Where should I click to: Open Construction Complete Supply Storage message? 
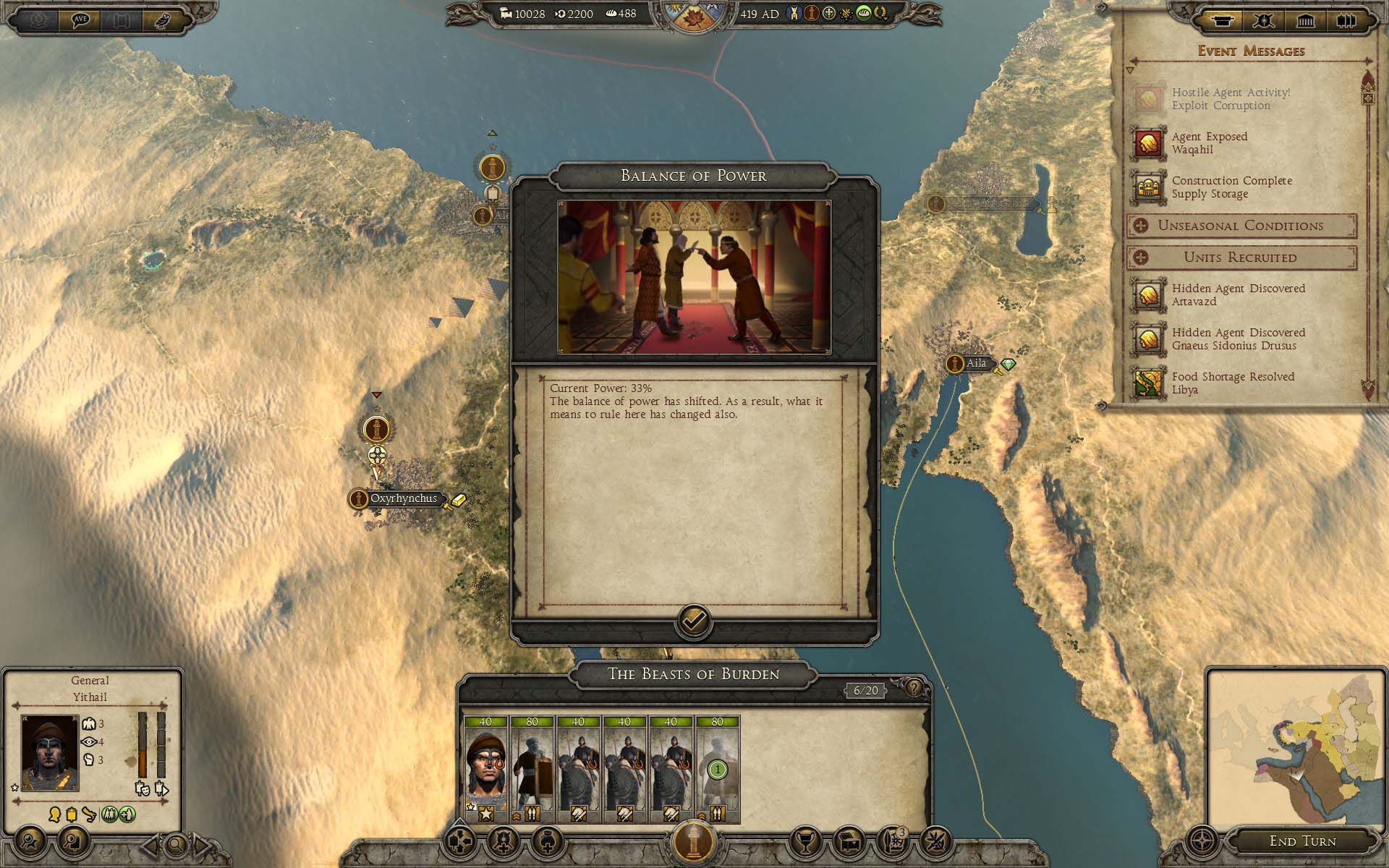pyautogui.click(x=1231, y=187)
